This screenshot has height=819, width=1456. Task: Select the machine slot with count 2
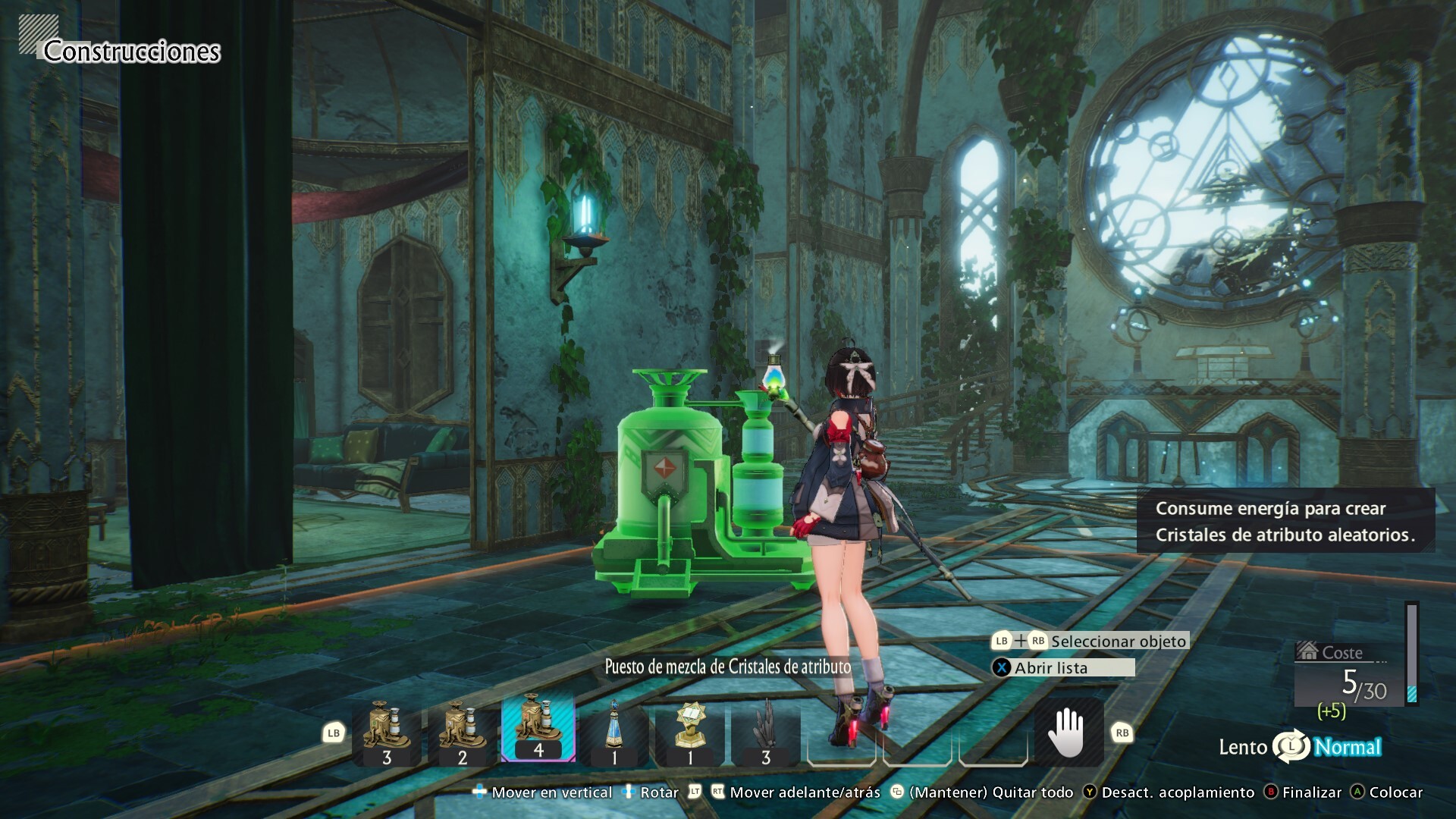pyautogui.click(x=462, y=731)
